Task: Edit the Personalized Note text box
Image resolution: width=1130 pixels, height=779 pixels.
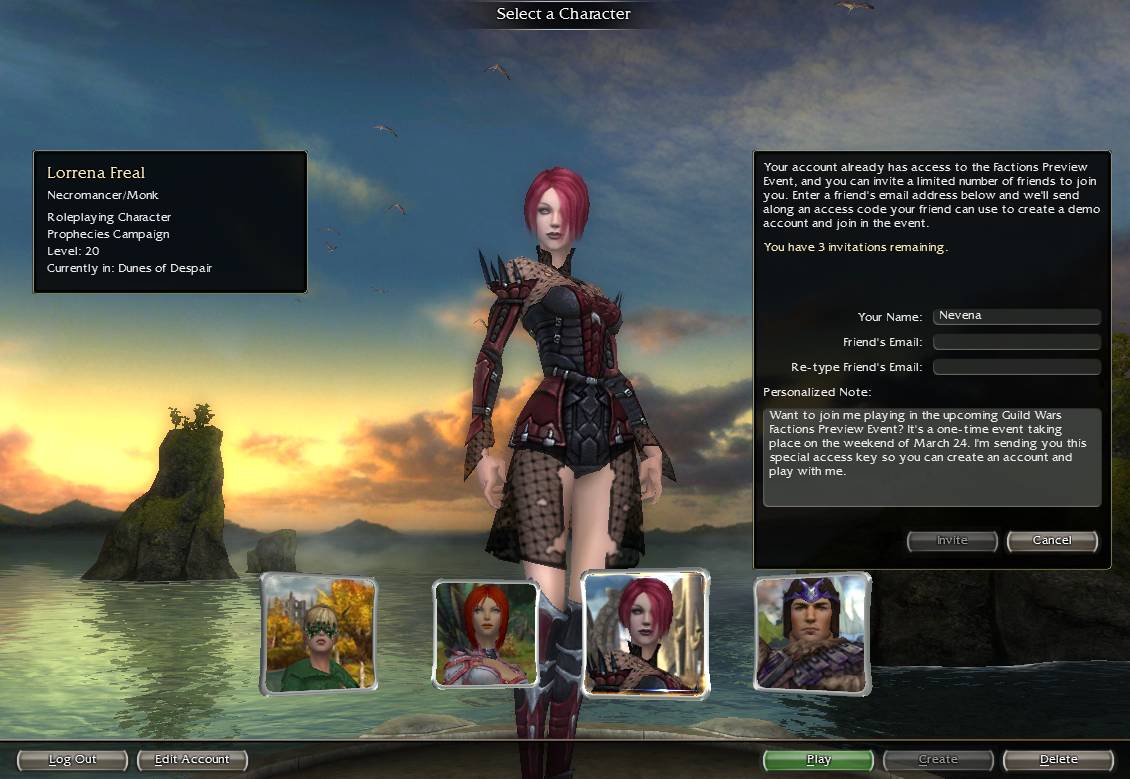Action: [x=931, y=456]
